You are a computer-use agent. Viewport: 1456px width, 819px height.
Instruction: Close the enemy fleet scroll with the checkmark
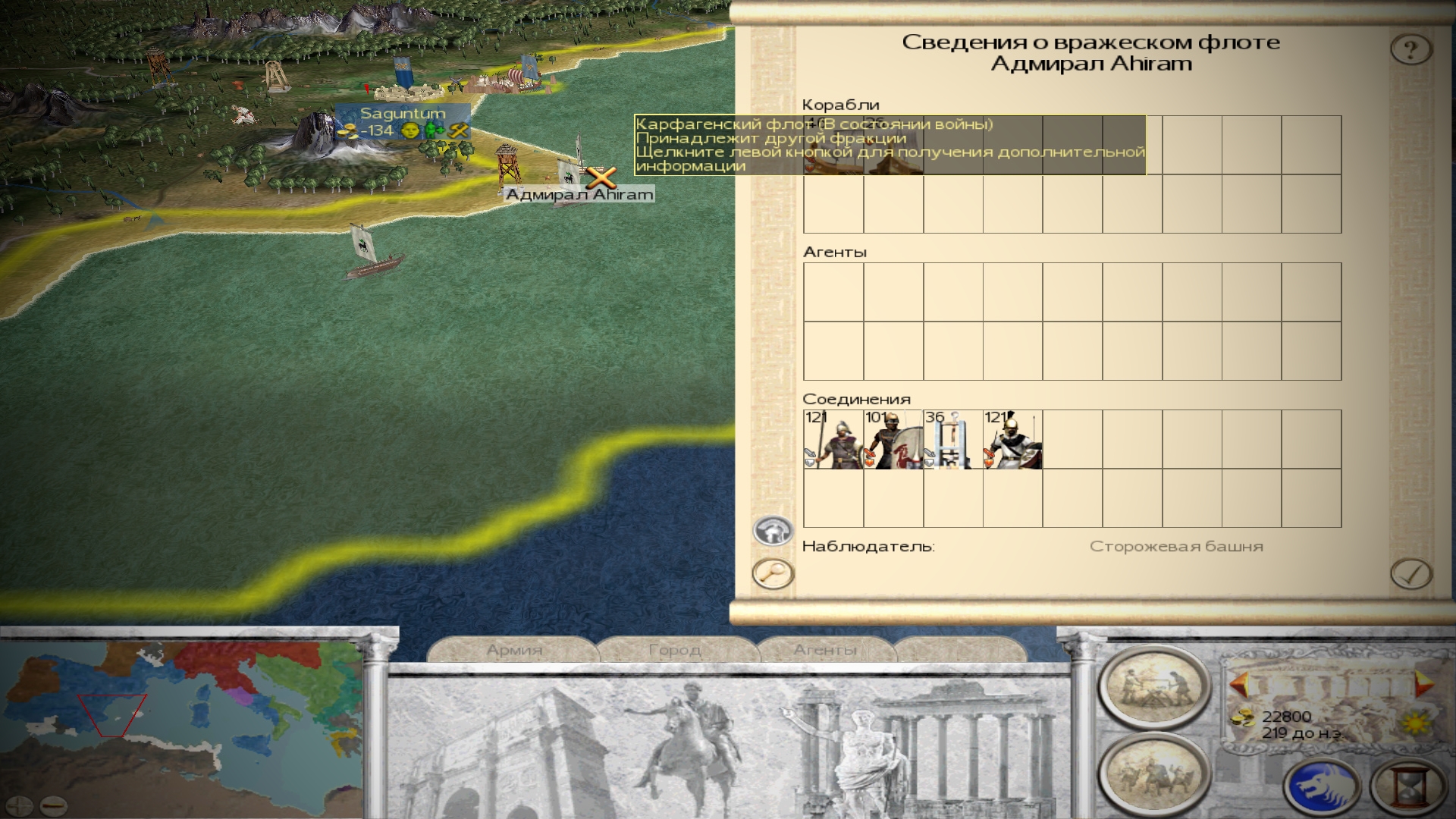coord(1411,573)
